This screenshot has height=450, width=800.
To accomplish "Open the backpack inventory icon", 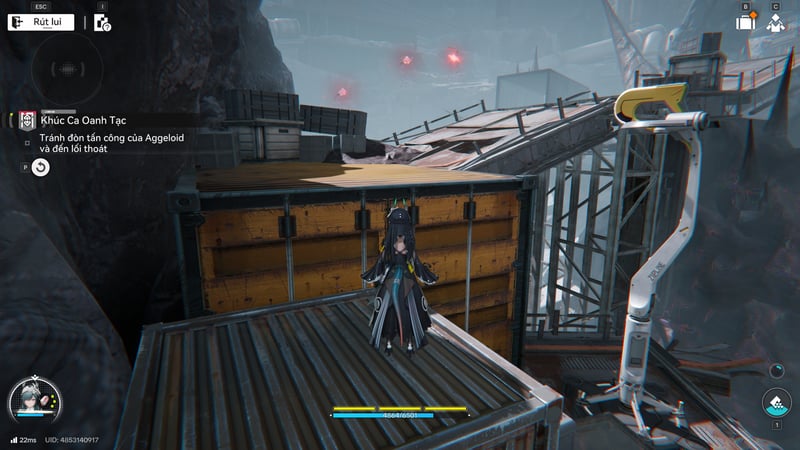I will coord(745,22).
